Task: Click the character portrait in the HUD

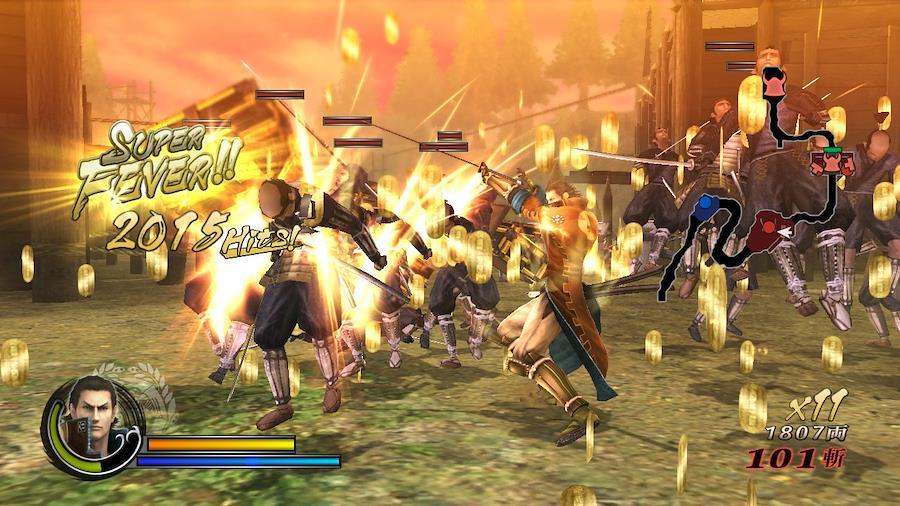Action: pos(90,424)
